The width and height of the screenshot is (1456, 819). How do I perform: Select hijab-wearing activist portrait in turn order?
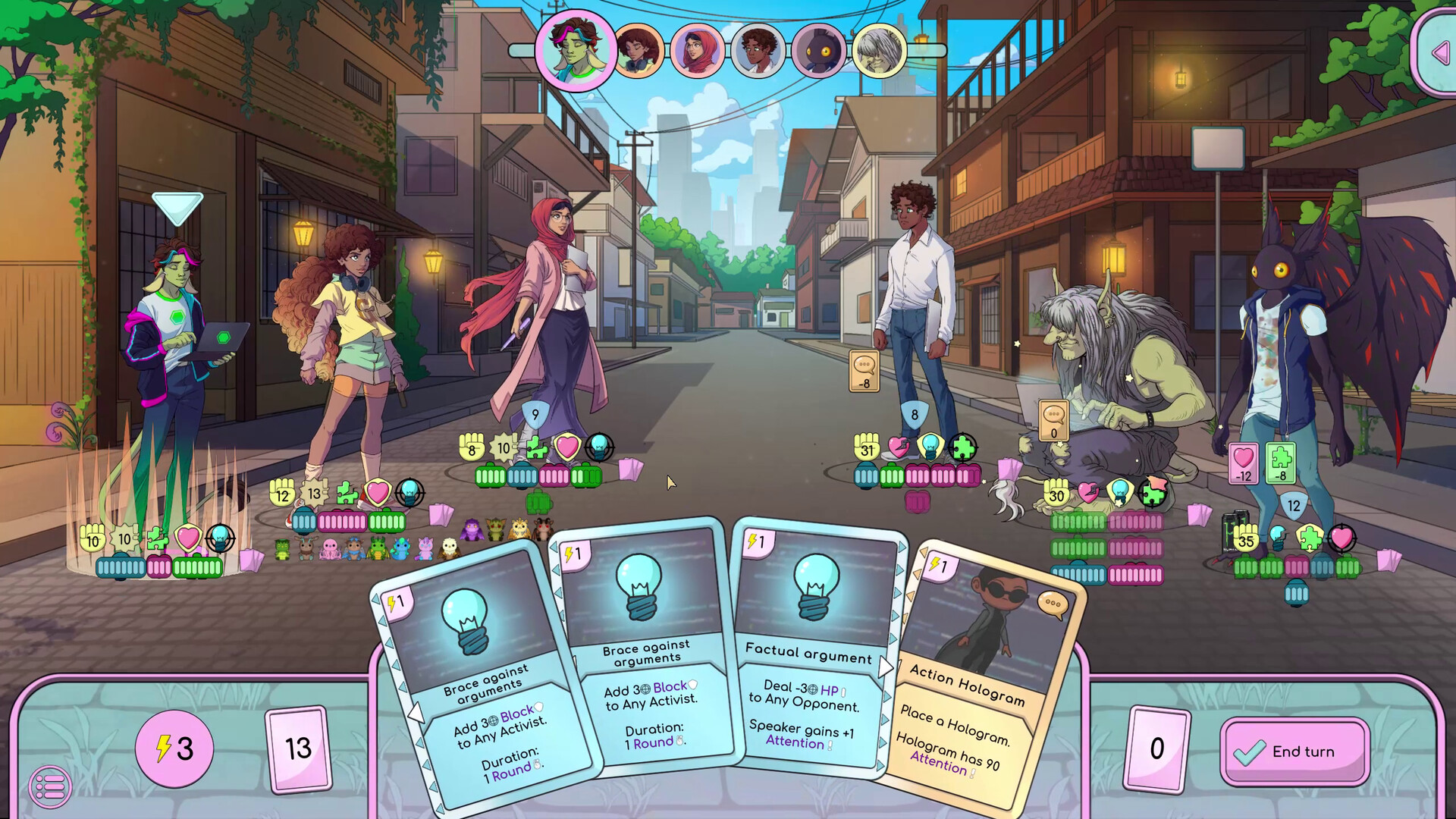[x=697, y=51]
